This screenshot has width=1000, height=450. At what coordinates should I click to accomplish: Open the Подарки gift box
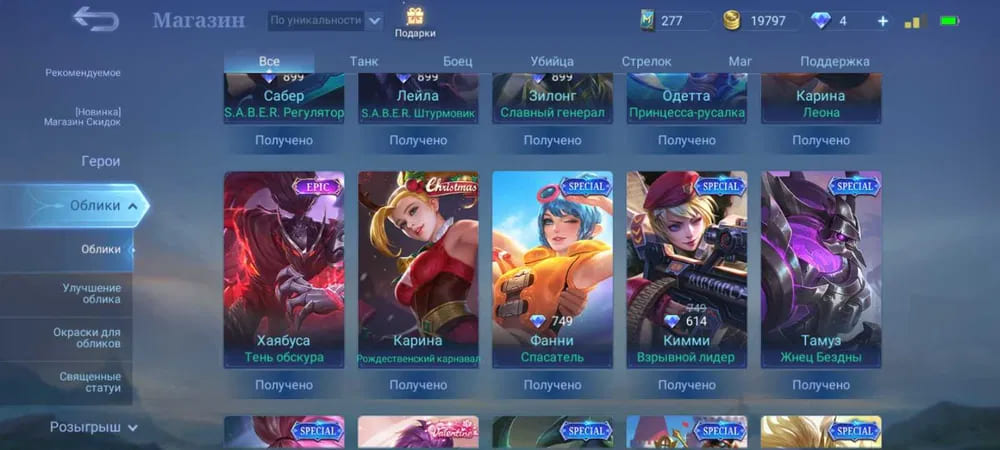[414, 21]
